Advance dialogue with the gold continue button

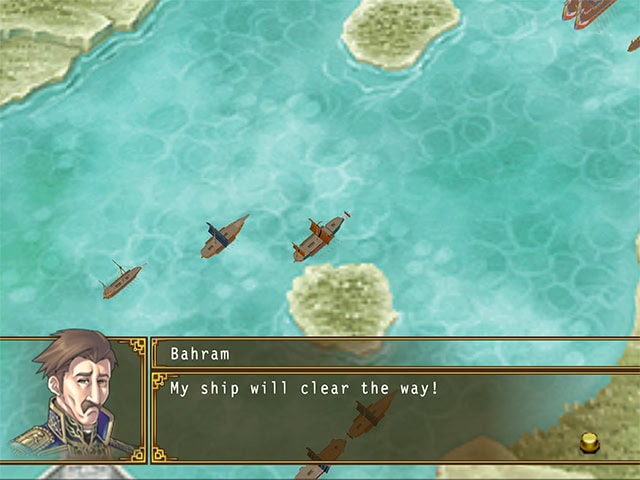click(590, 440)
